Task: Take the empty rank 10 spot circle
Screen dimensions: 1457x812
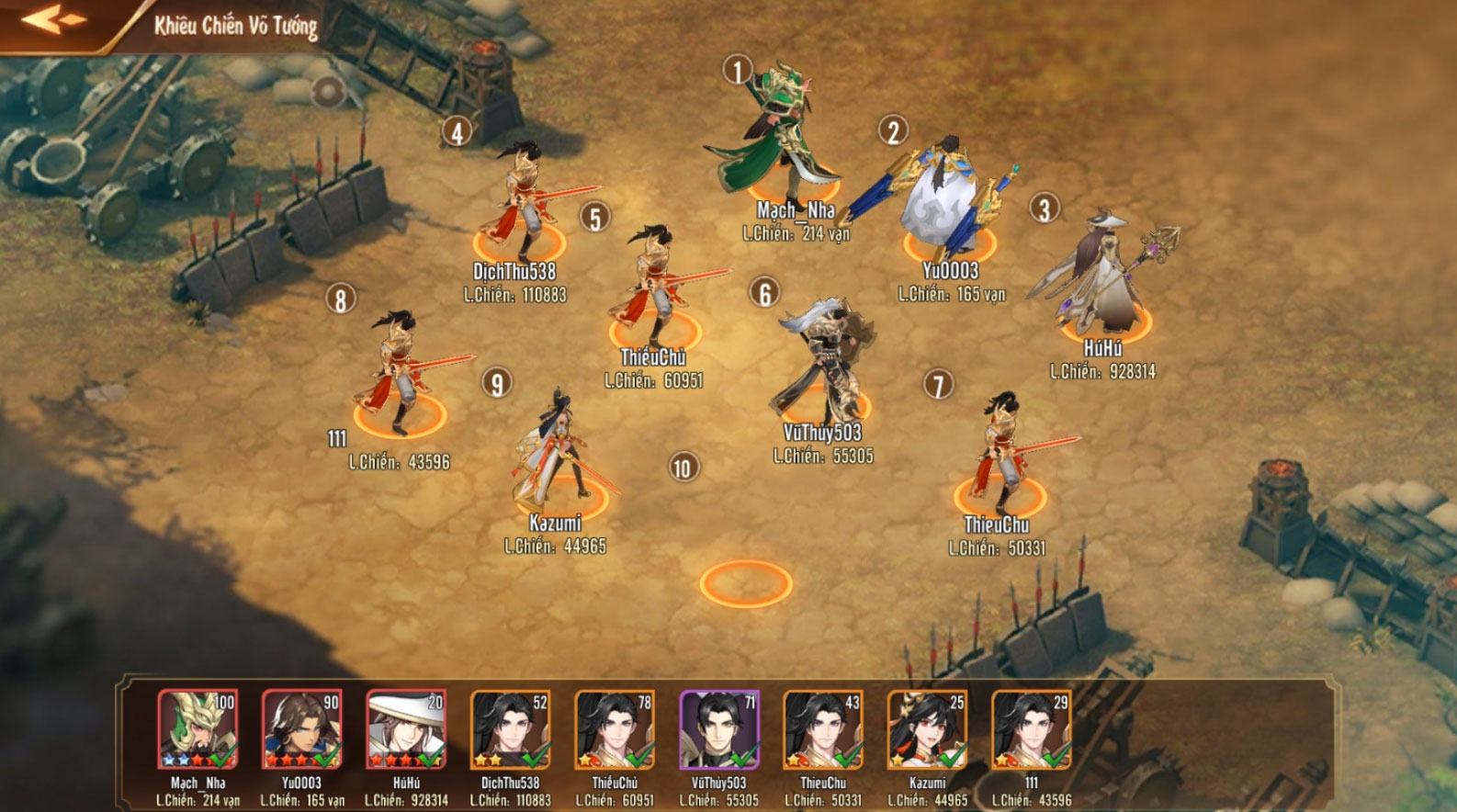Action: [x=745, y=584]
